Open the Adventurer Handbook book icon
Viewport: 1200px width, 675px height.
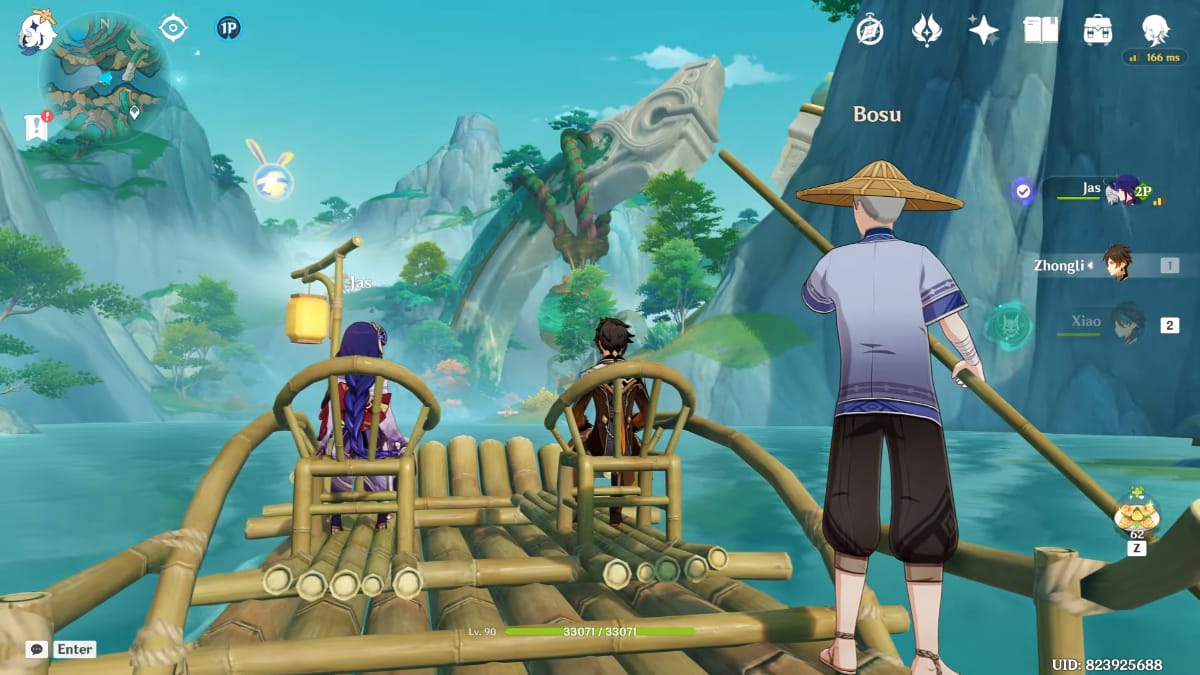pyautogui.click(x=1041, y=30)
